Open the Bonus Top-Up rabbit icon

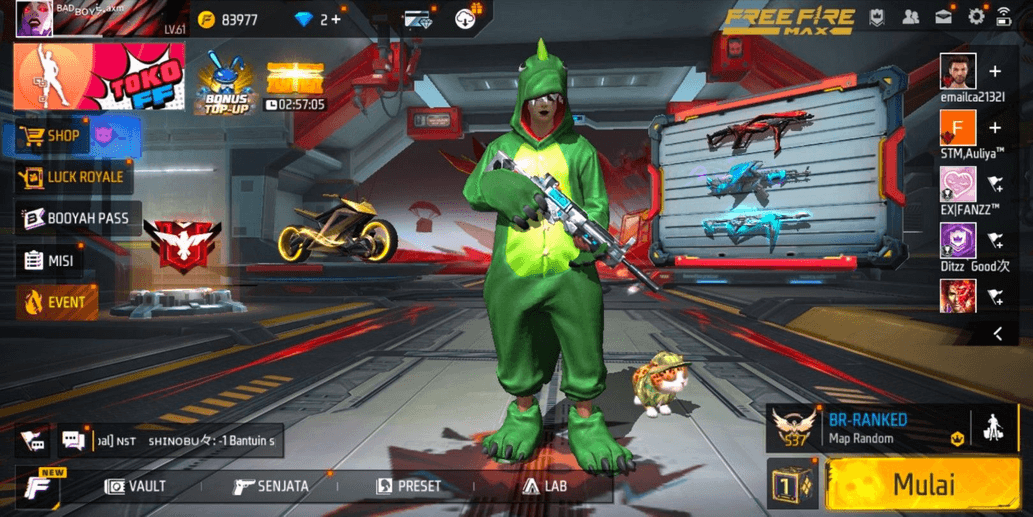(x=226, y=80)
